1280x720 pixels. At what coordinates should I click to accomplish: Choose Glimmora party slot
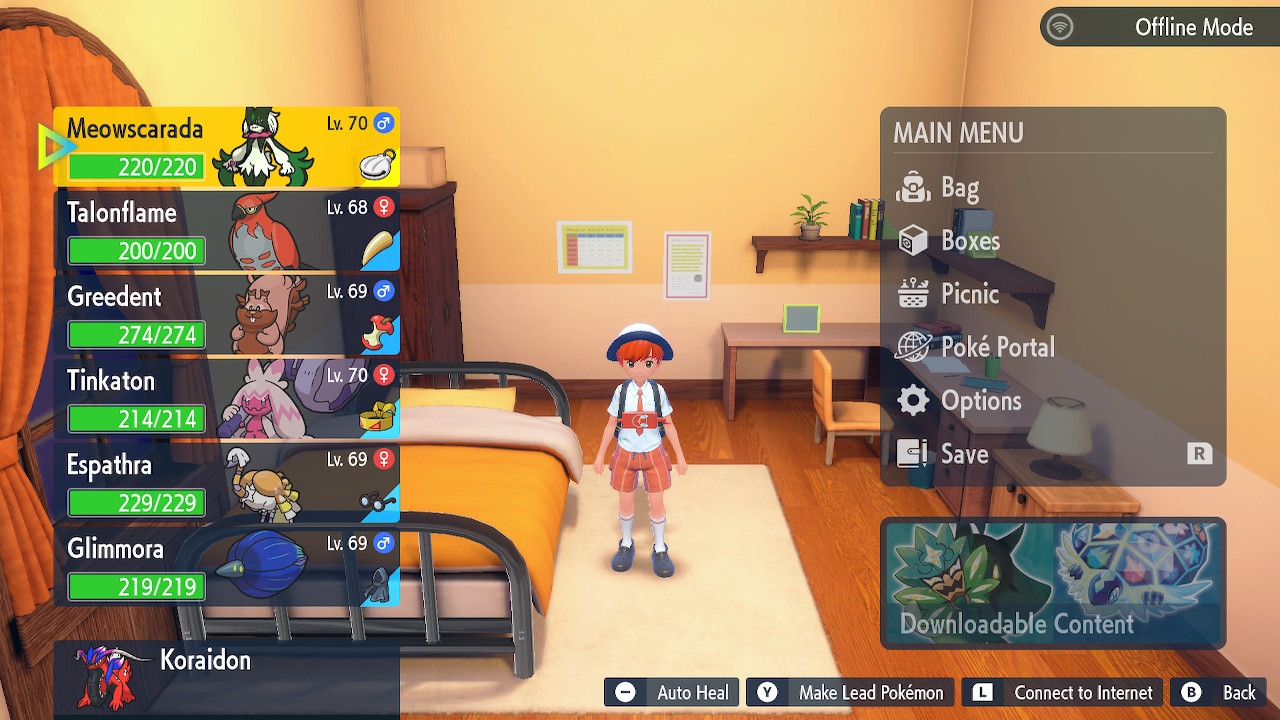click(228, 568)
